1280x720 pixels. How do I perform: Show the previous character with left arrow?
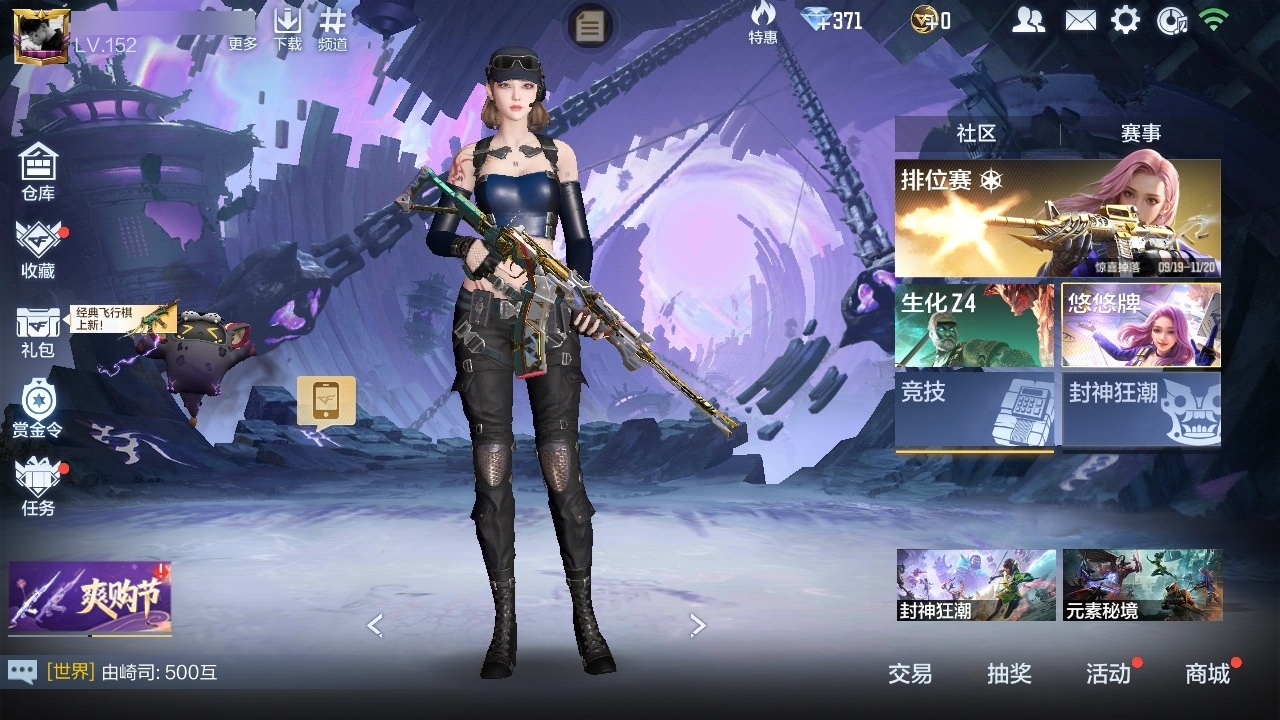click(x=375, y=626)
